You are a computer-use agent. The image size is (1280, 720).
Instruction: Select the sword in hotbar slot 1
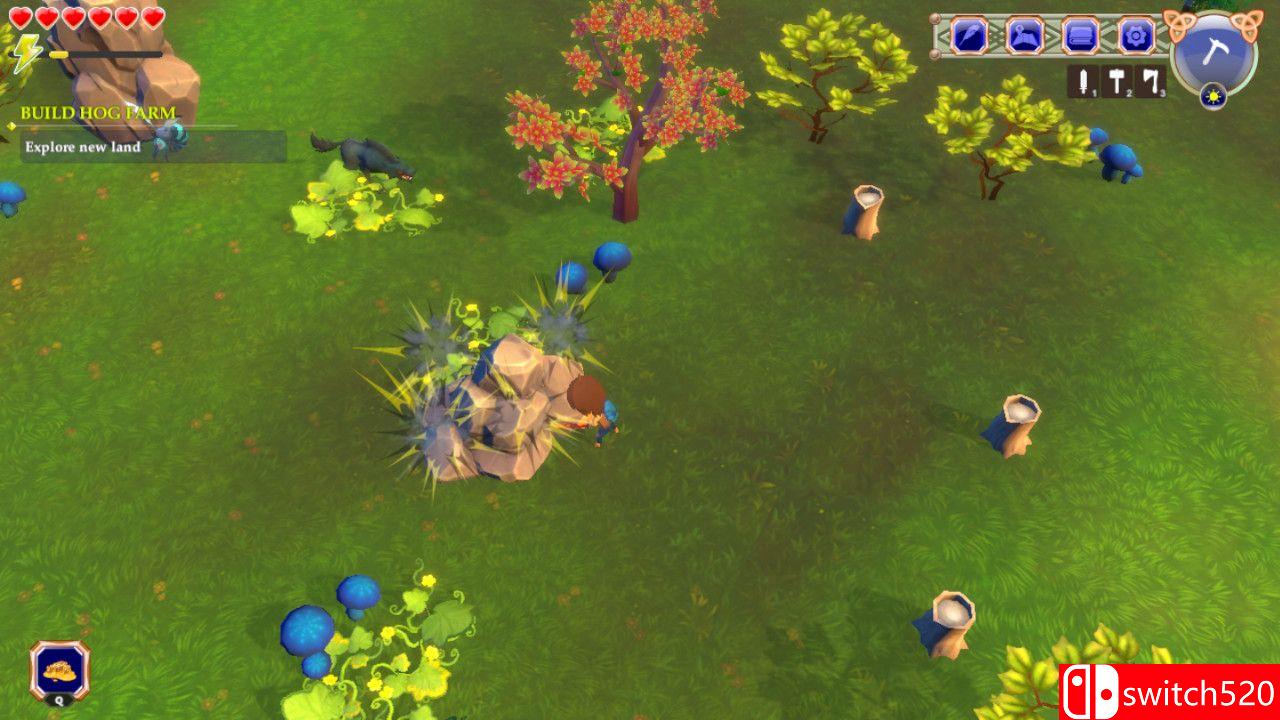[x=1083, y=81]
